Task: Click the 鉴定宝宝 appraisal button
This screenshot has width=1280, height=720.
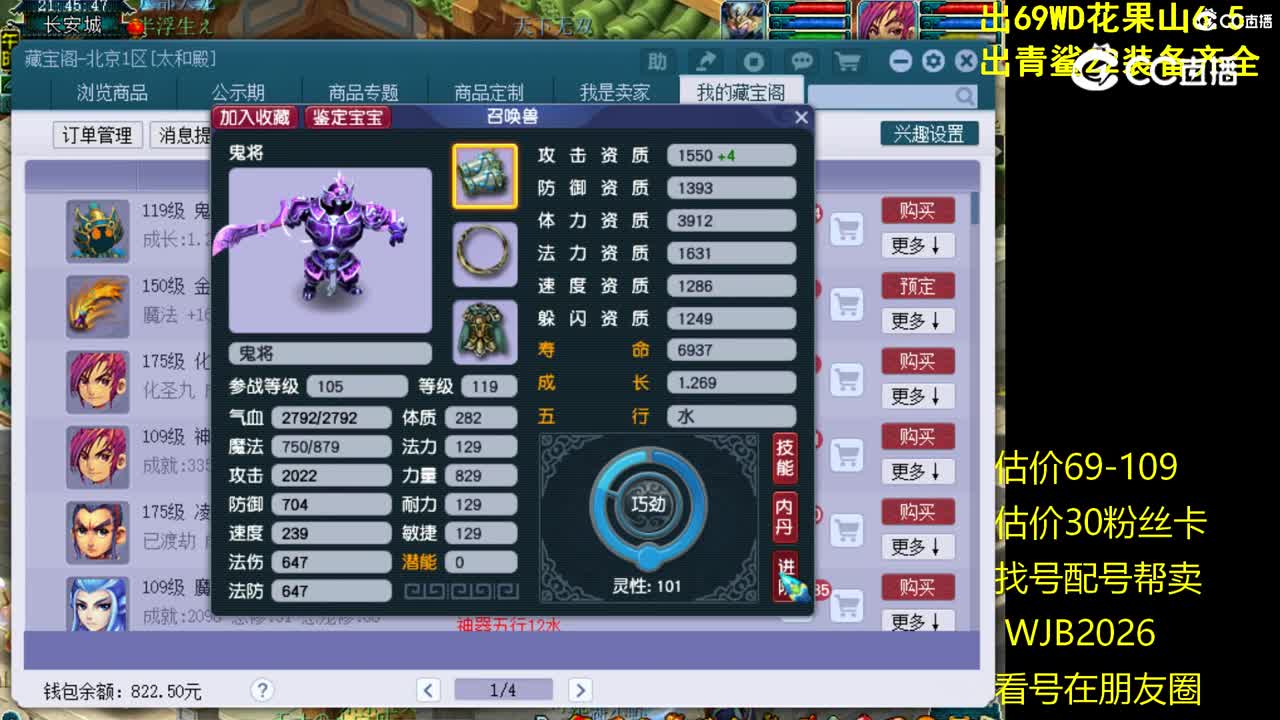Action: coord(347,117)
